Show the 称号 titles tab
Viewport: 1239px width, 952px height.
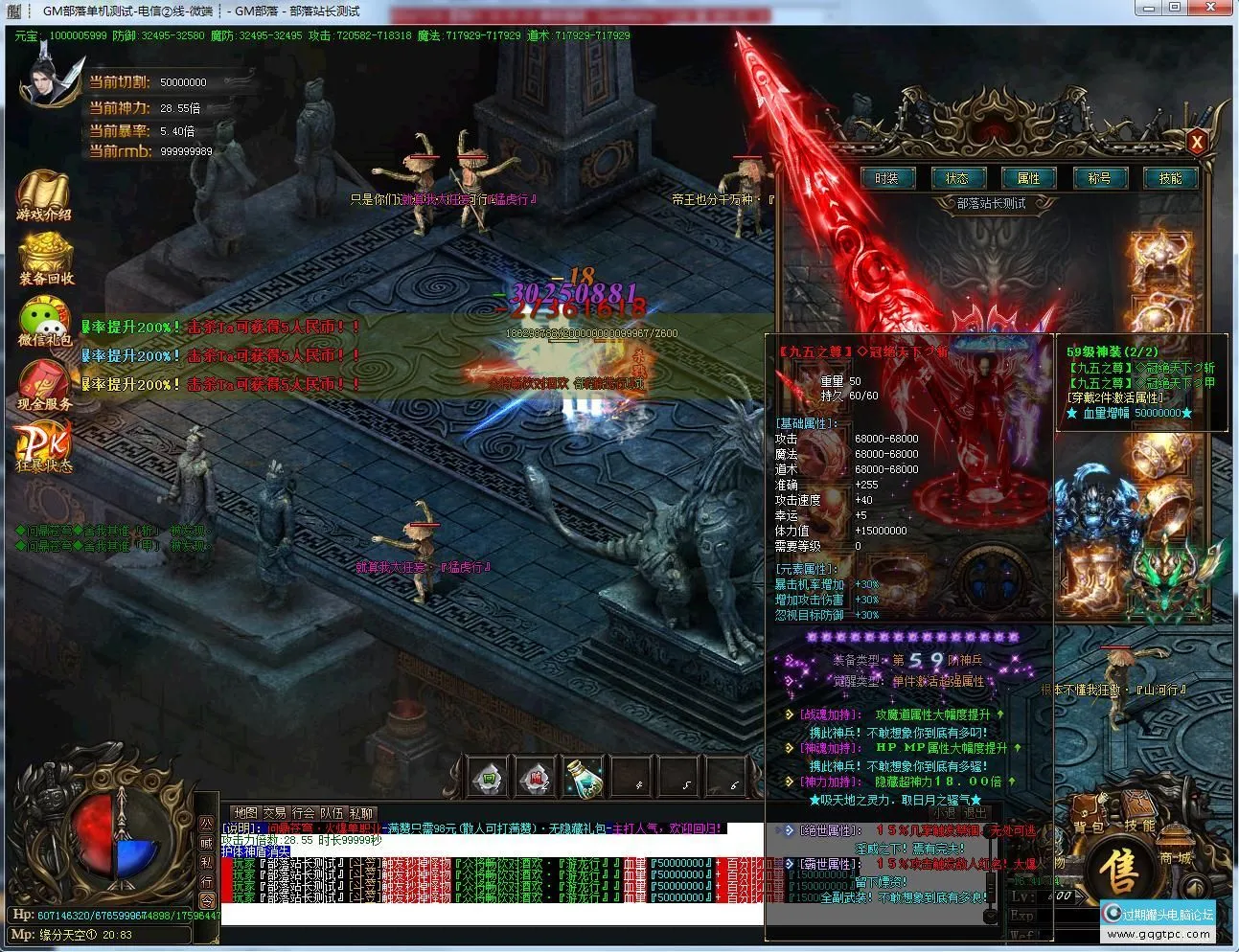point(1099,178)
